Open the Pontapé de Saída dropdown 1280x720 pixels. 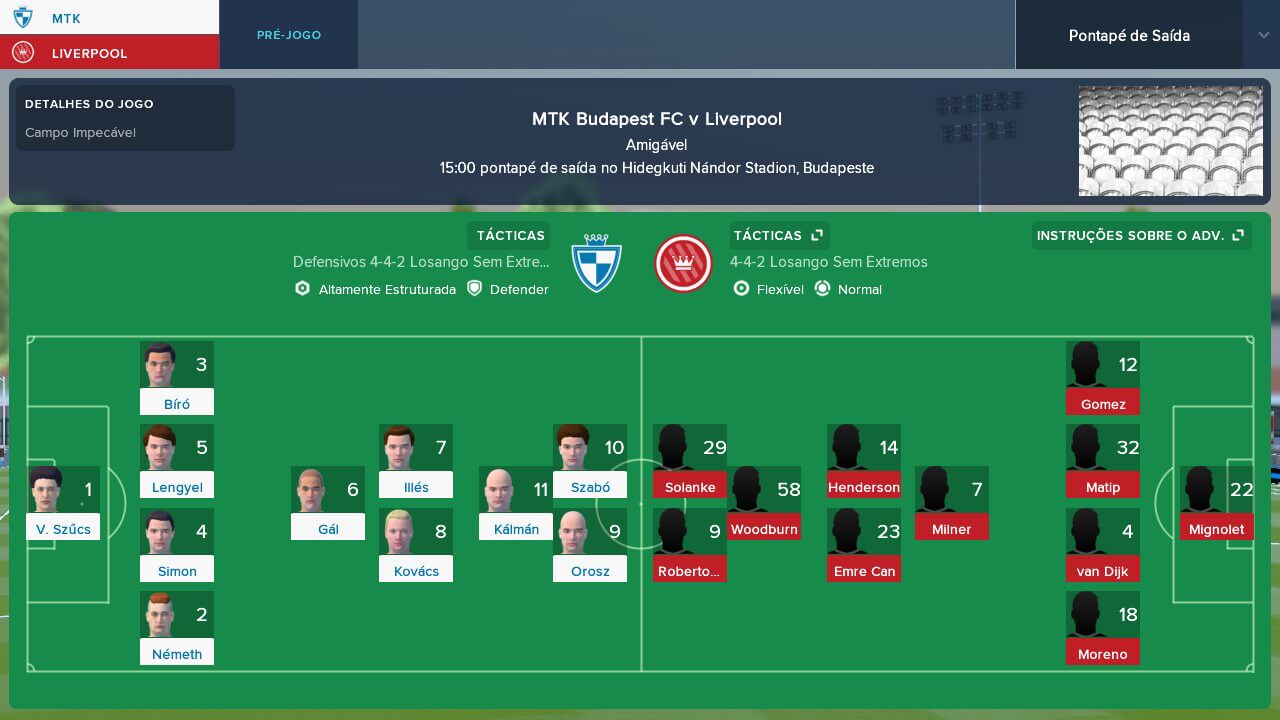coord(1129,35)
